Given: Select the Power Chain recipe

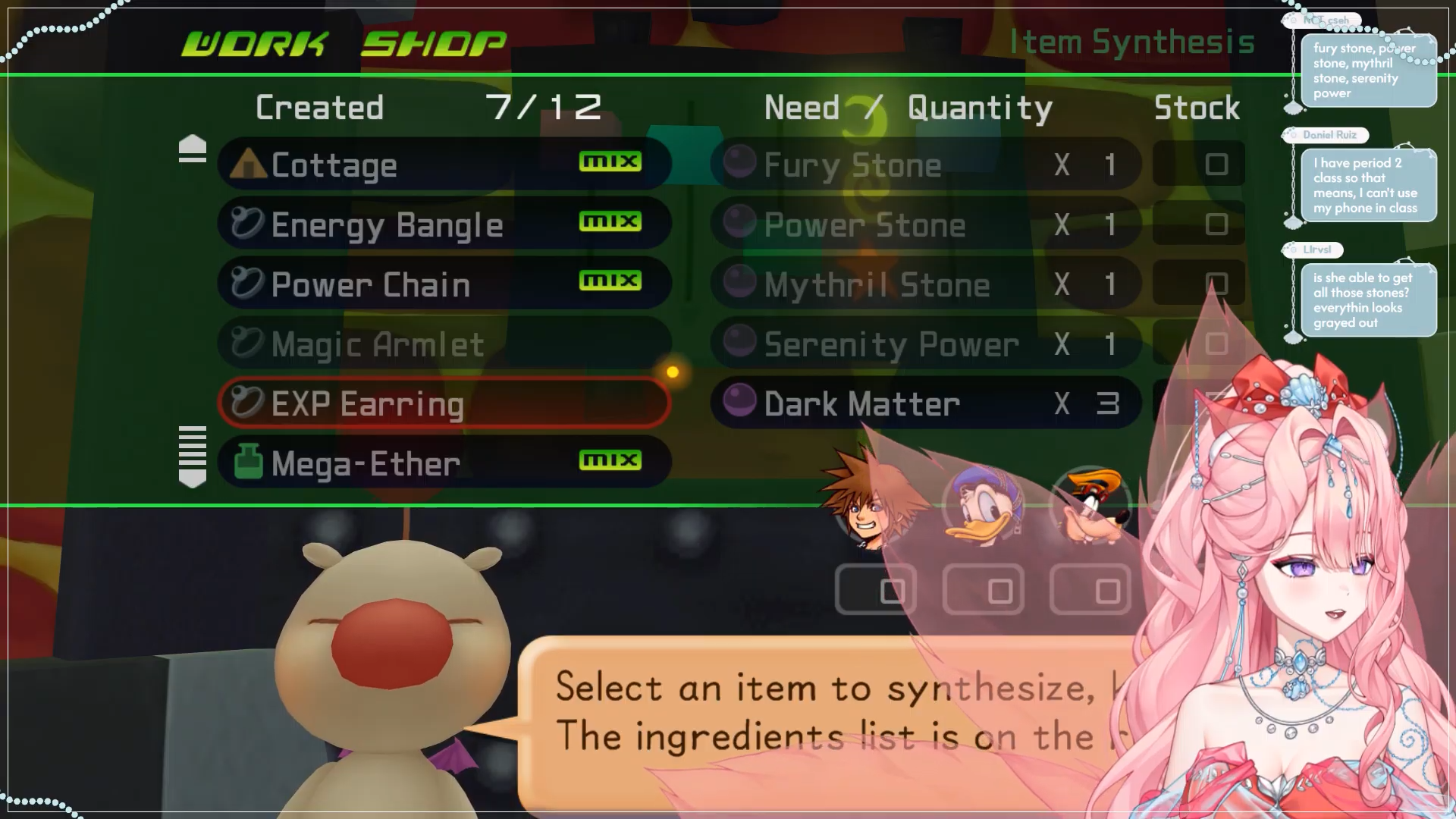Looking at the screenshot, I should [444, 284].
